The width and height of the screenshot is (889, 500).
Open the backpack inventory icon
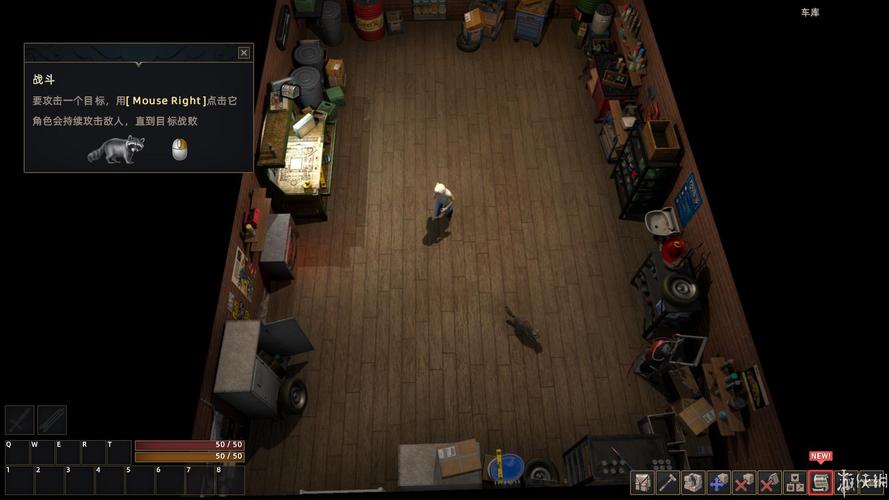[642, 483]
